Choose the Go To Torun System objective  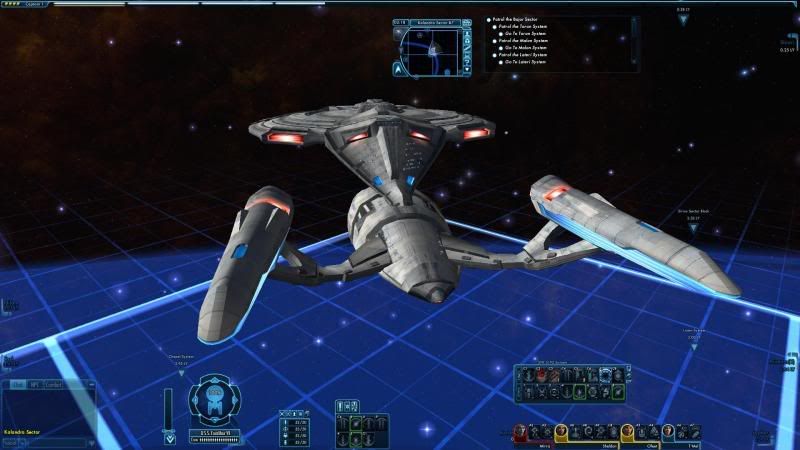(524, 33)
